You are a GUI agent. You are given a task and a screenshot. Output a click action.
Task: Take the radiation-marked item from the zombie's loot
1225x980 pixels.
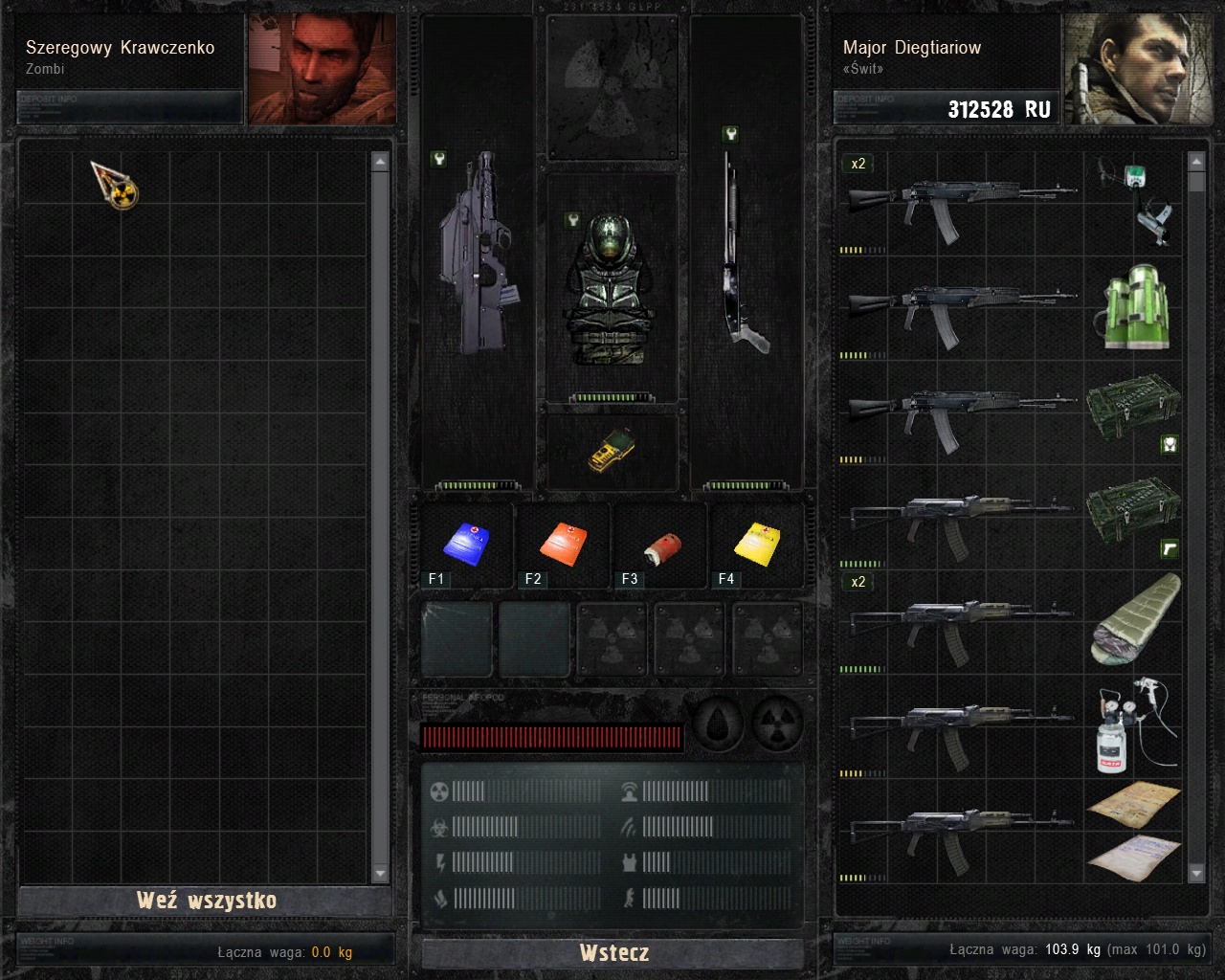116,185
